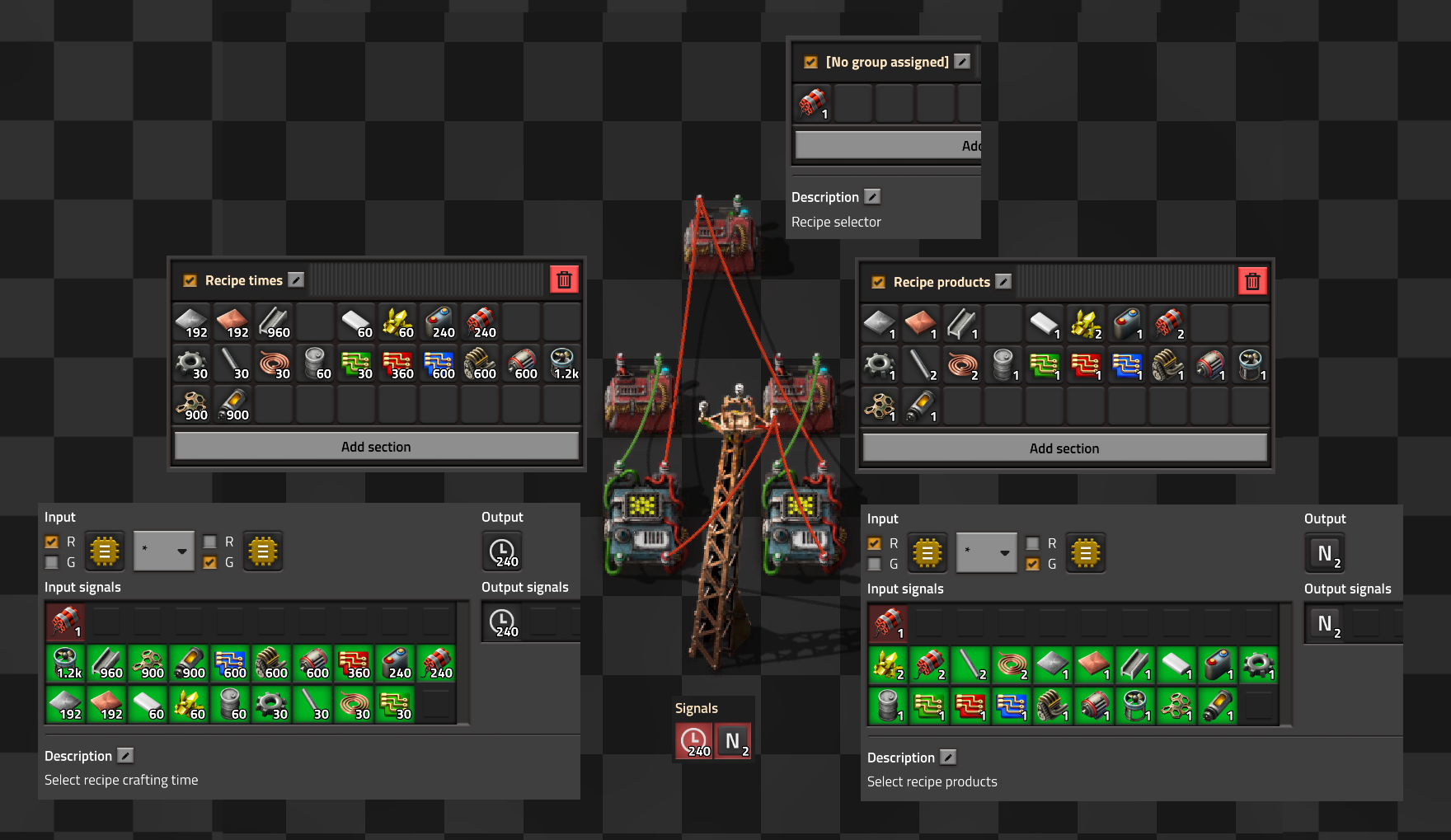Click the clock 240 signal under Output signals

pos(502,621)
